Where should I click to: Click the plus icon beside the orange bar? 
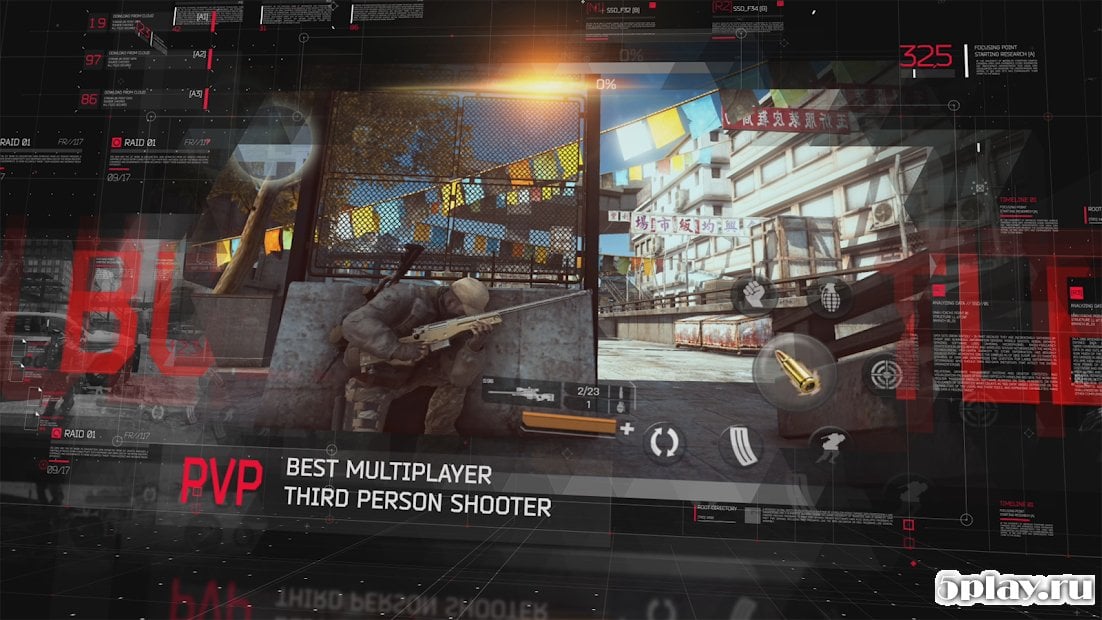pos(627,428)
